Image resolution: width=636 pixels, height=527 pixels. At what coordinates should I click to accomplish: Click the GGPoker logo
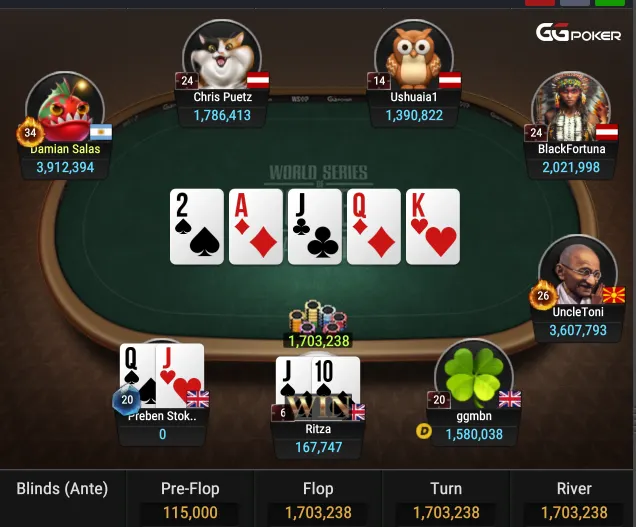coord(578,33)
